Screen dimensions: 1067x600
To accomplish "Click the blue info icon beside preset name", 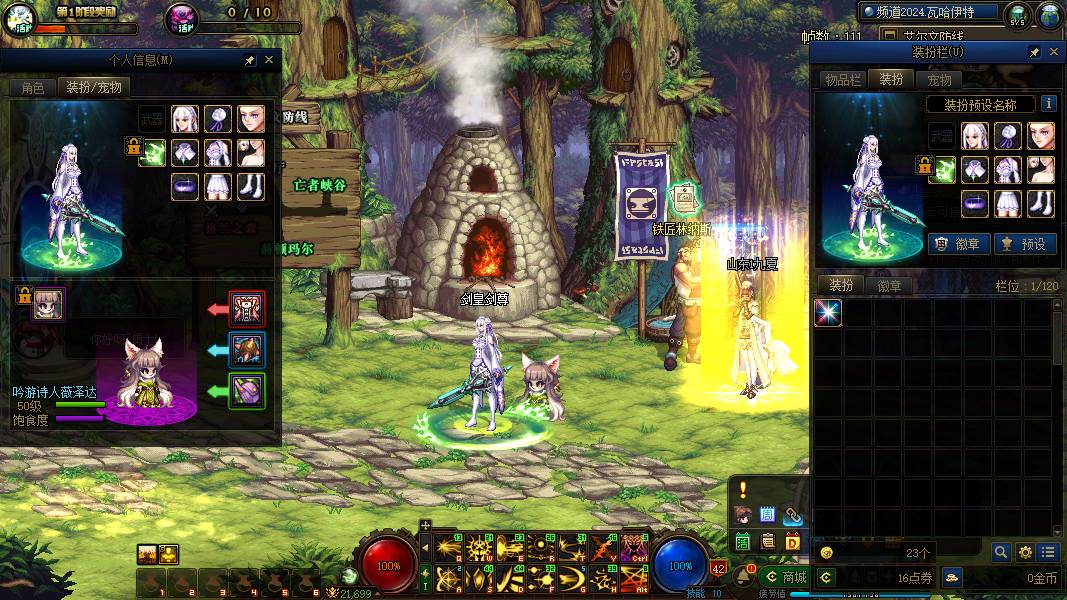I will click(1048, 103).
